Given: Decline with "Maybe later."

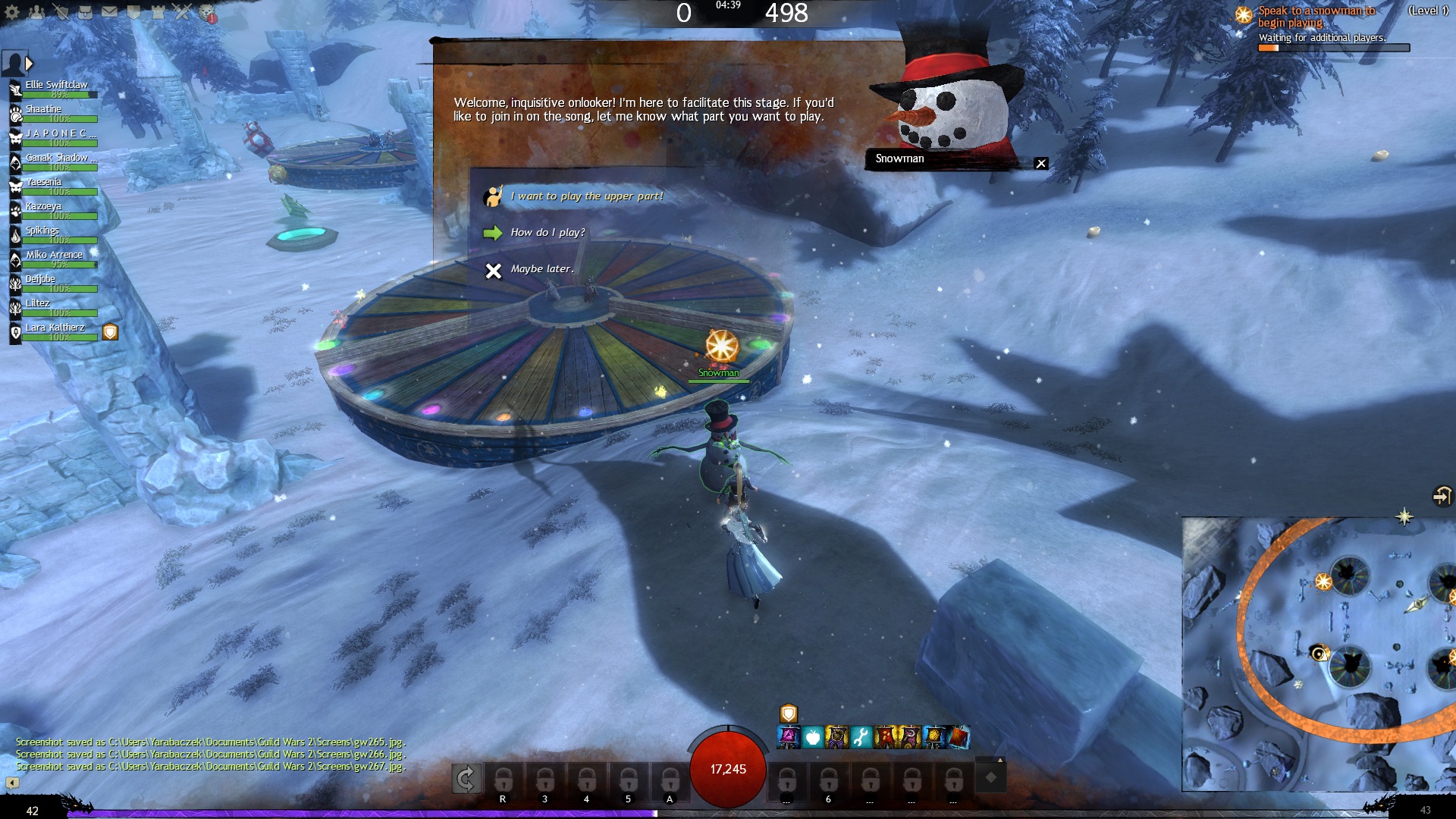Looking at the screenshot, I should [x=541, y=269].
